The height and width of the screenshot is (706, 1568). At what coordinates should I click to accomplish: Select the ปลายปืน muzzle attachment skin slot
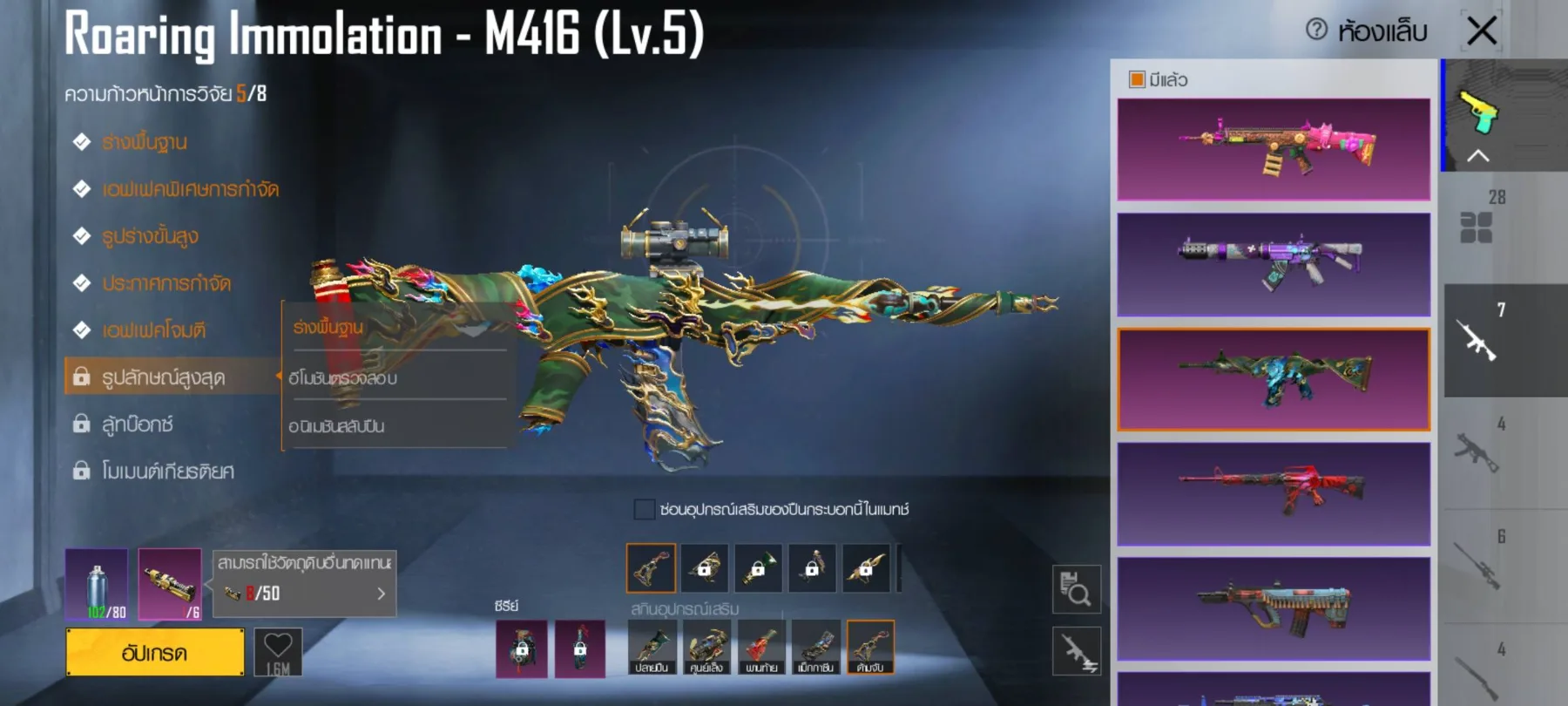coord(652,648)
